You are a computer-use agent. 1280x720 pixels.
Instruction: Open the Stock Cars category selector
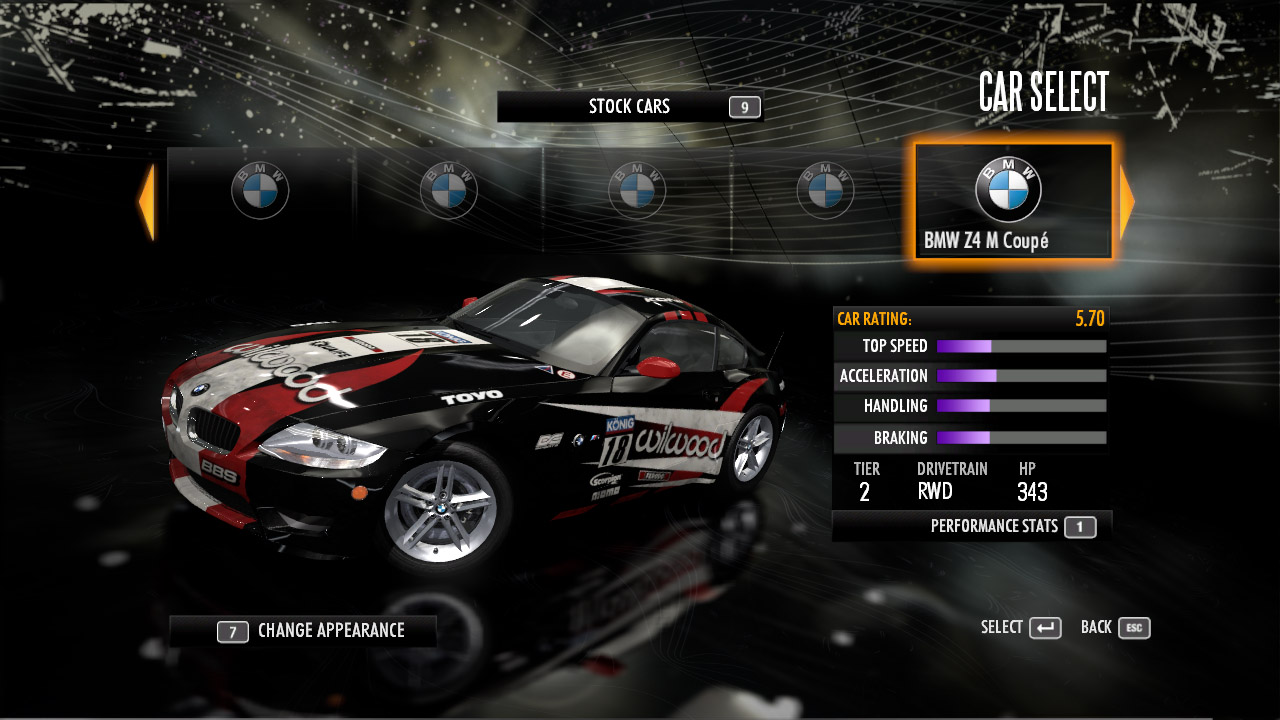[x=630, y=107]
